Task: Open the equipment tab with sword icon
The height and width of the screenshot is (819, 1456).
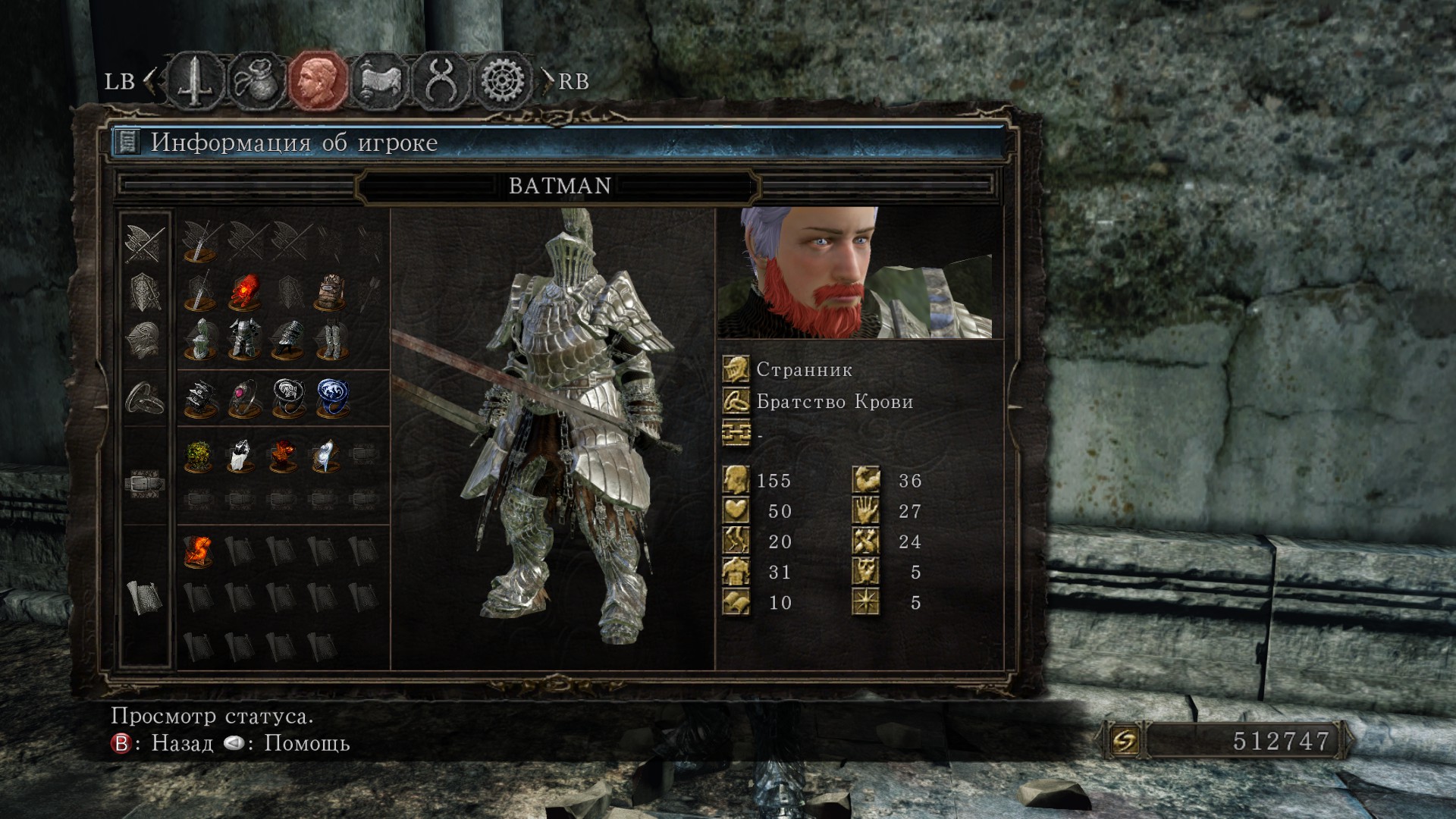Action: pos(196,80)
